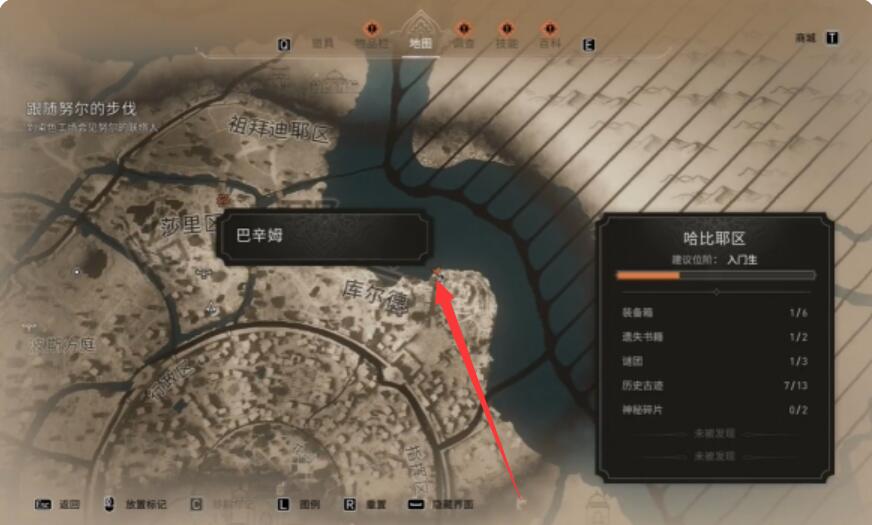872x525 pixels.
Task: Click 重置 to reset the map
Action: point(377,504)
